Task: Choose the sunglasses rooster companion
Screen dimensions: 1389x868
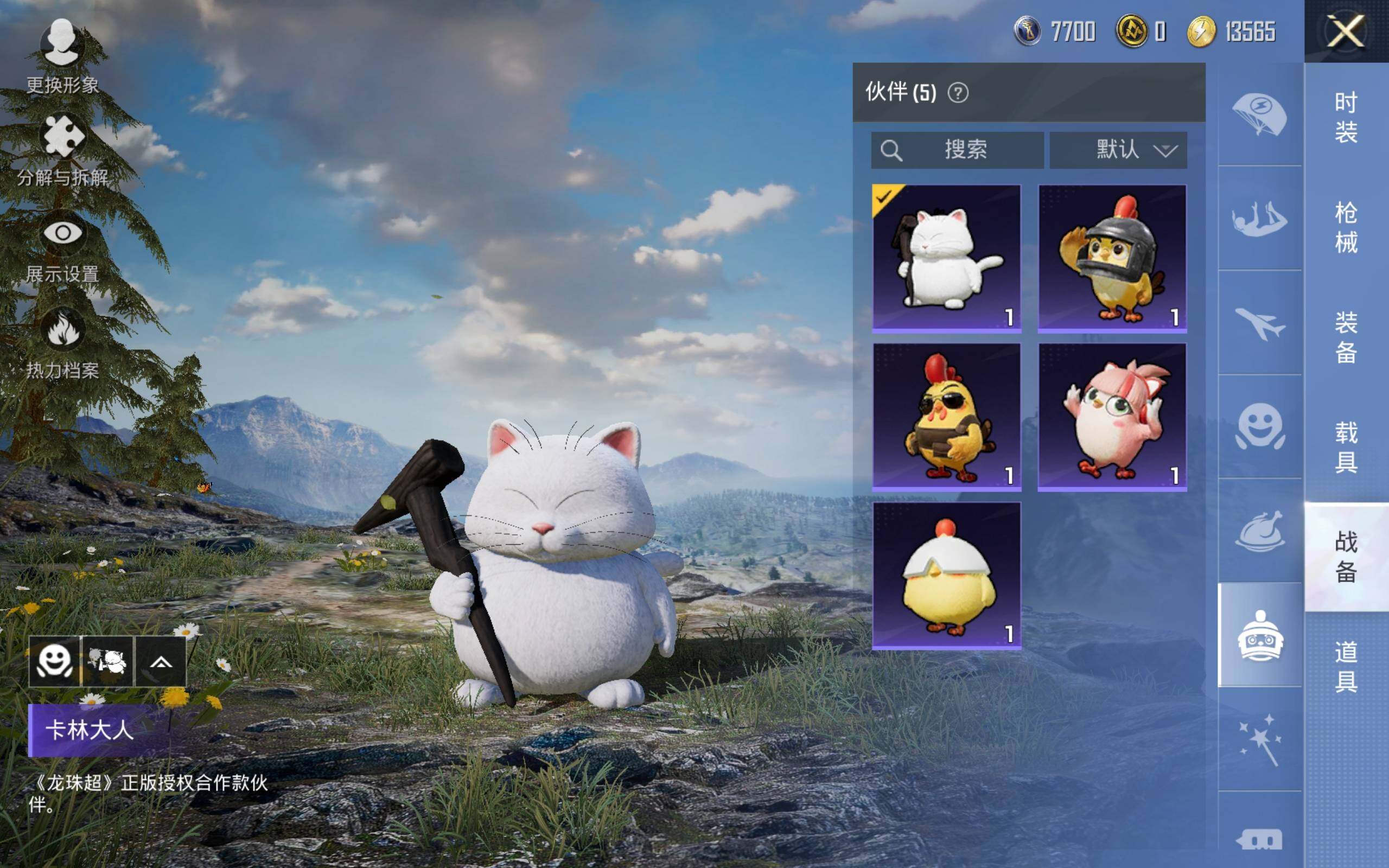Action: pos(946,417)
